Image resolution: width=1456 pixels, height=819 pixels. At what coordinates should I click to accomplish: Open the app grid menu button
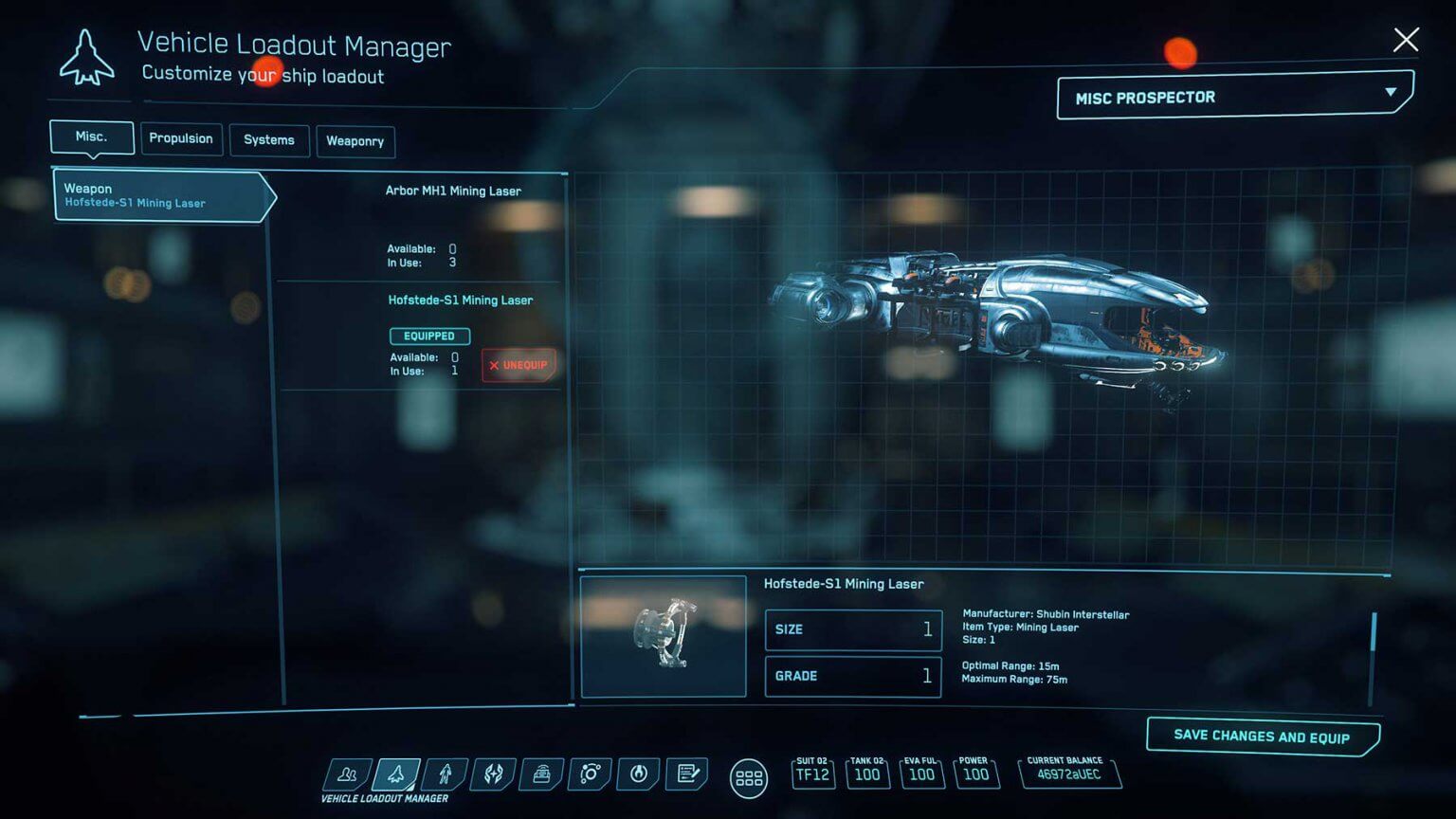point(749,777)
